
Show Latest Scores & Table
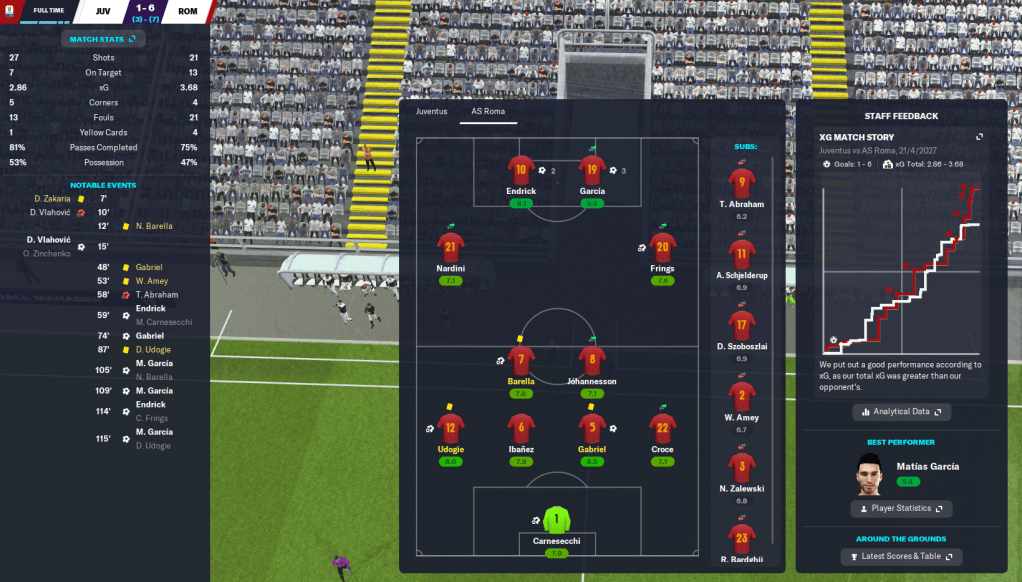901,557
